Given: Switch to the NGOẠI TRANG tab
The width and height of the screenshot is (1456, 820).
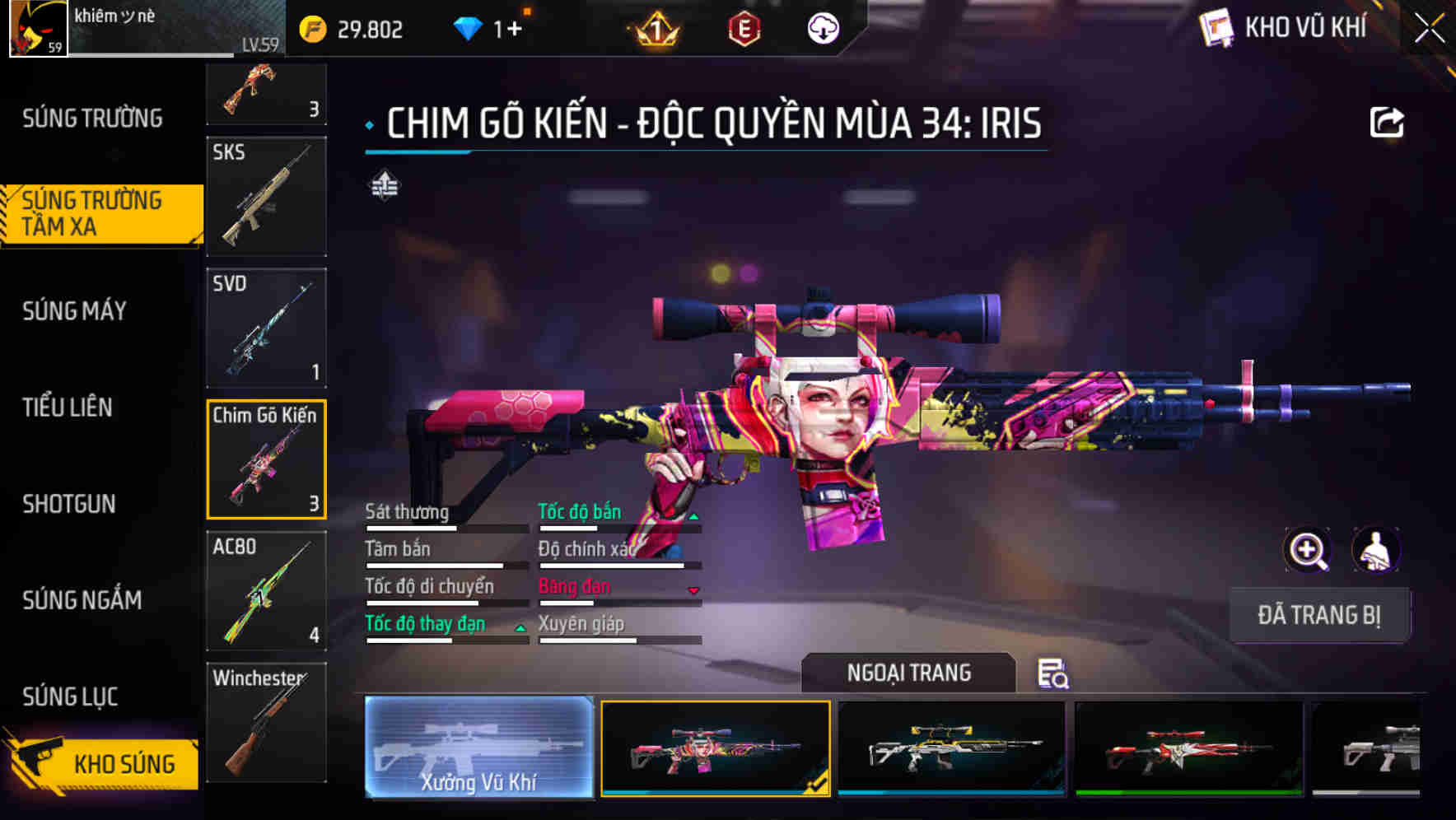Looking at the screenshot, I should point(908,673).
